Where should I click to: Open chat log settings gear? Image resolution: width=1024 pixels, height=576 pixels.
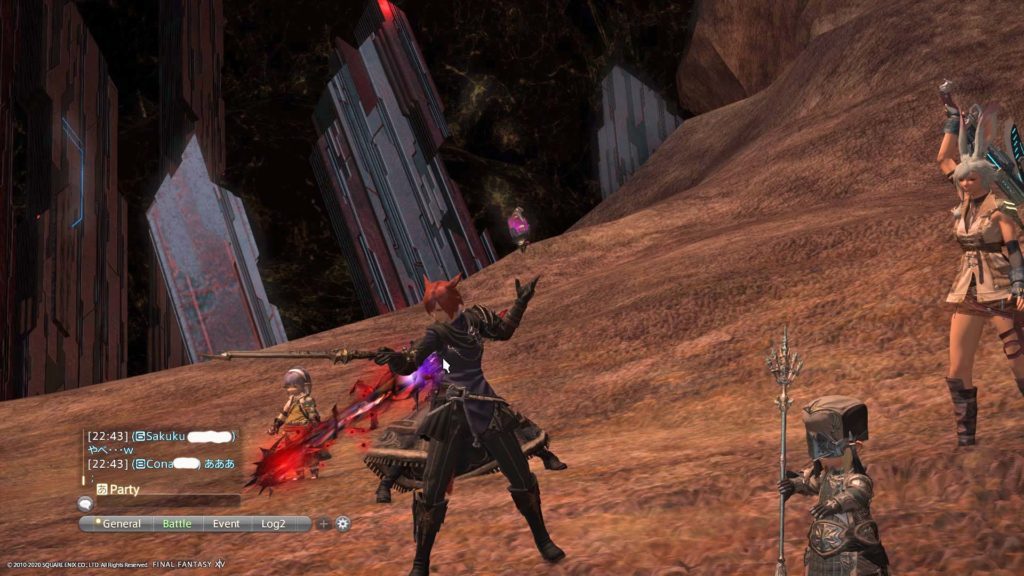343,523
